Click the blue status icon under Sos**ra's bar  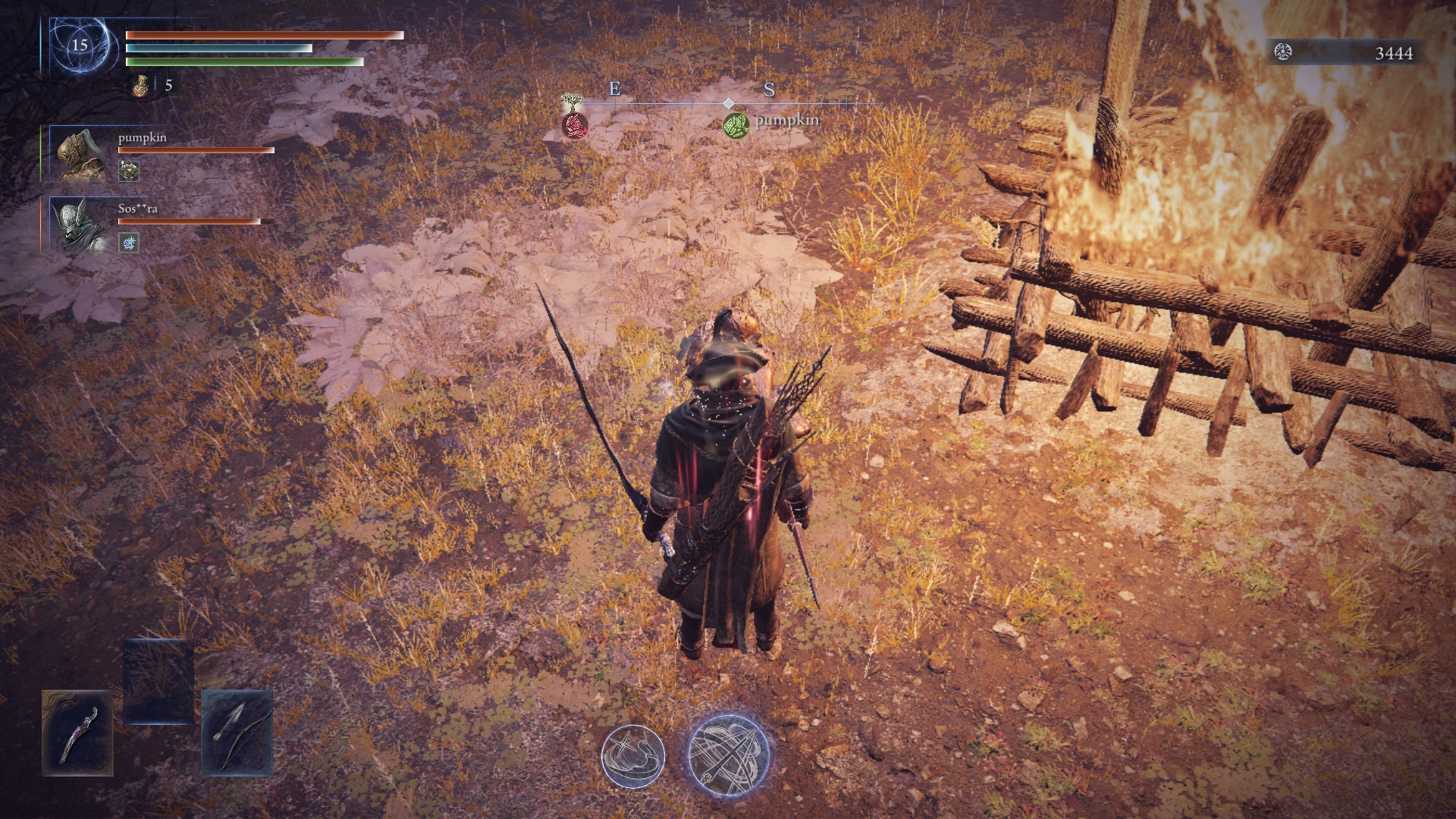129,243
